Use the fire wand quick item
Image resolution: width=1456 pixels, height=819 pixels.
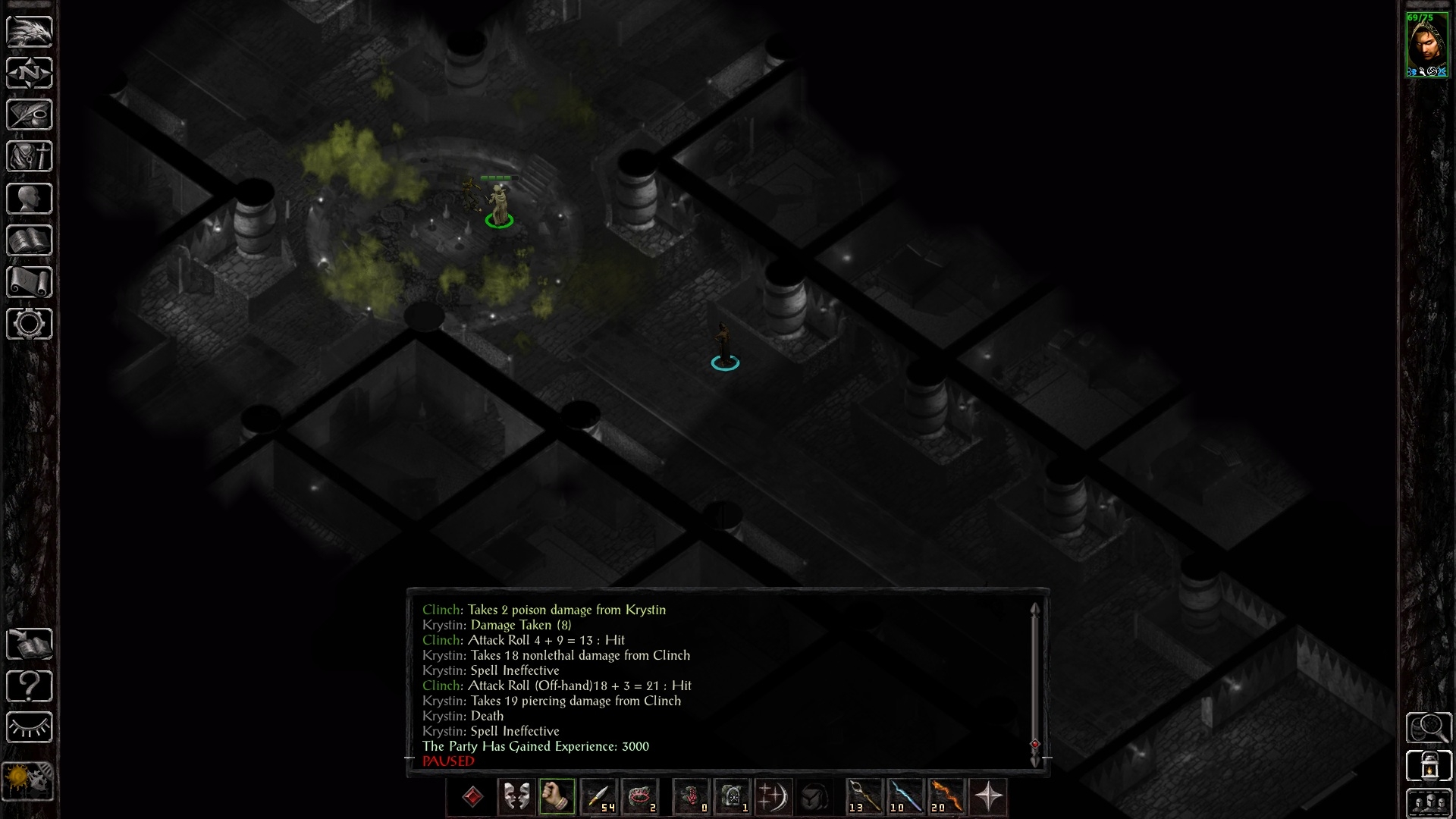(x=946, y=797)
